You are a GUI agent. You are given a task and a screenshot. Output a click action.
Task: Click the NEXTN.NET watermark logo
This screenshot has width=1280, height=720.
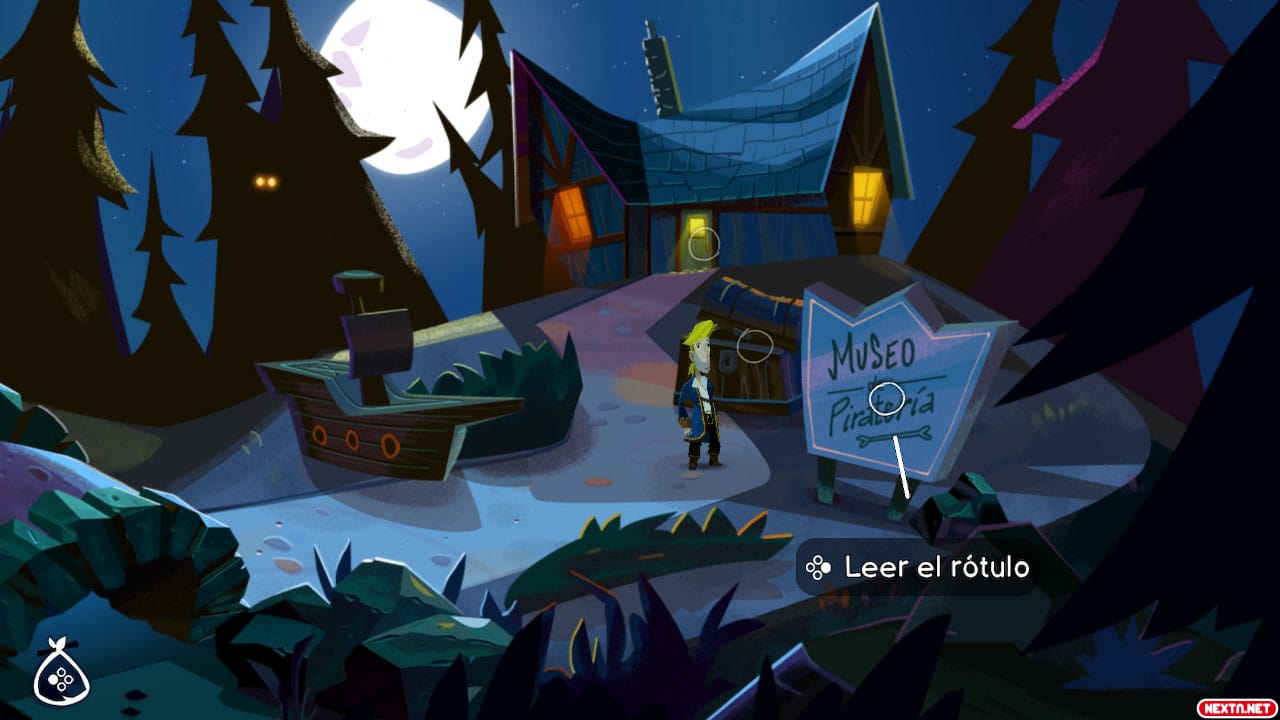tap(1234, 707)
